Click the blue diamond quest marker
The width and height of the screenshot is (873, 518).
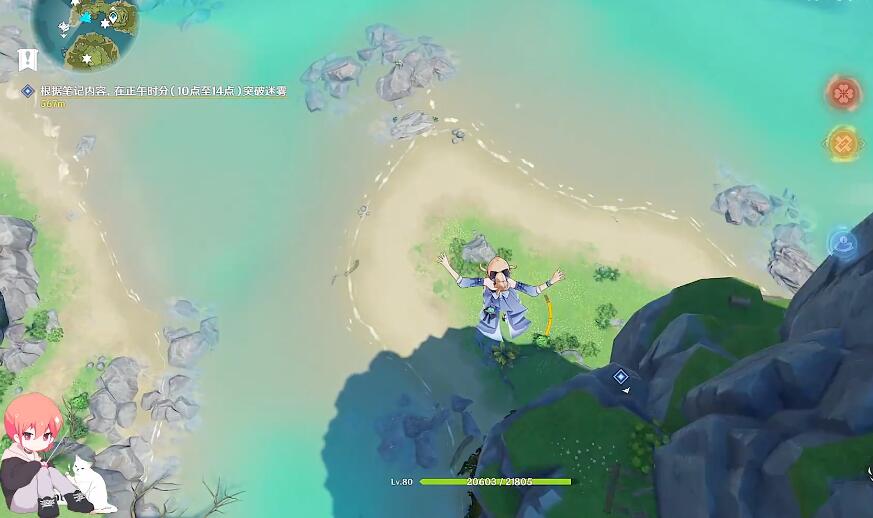tap(621, 376)
